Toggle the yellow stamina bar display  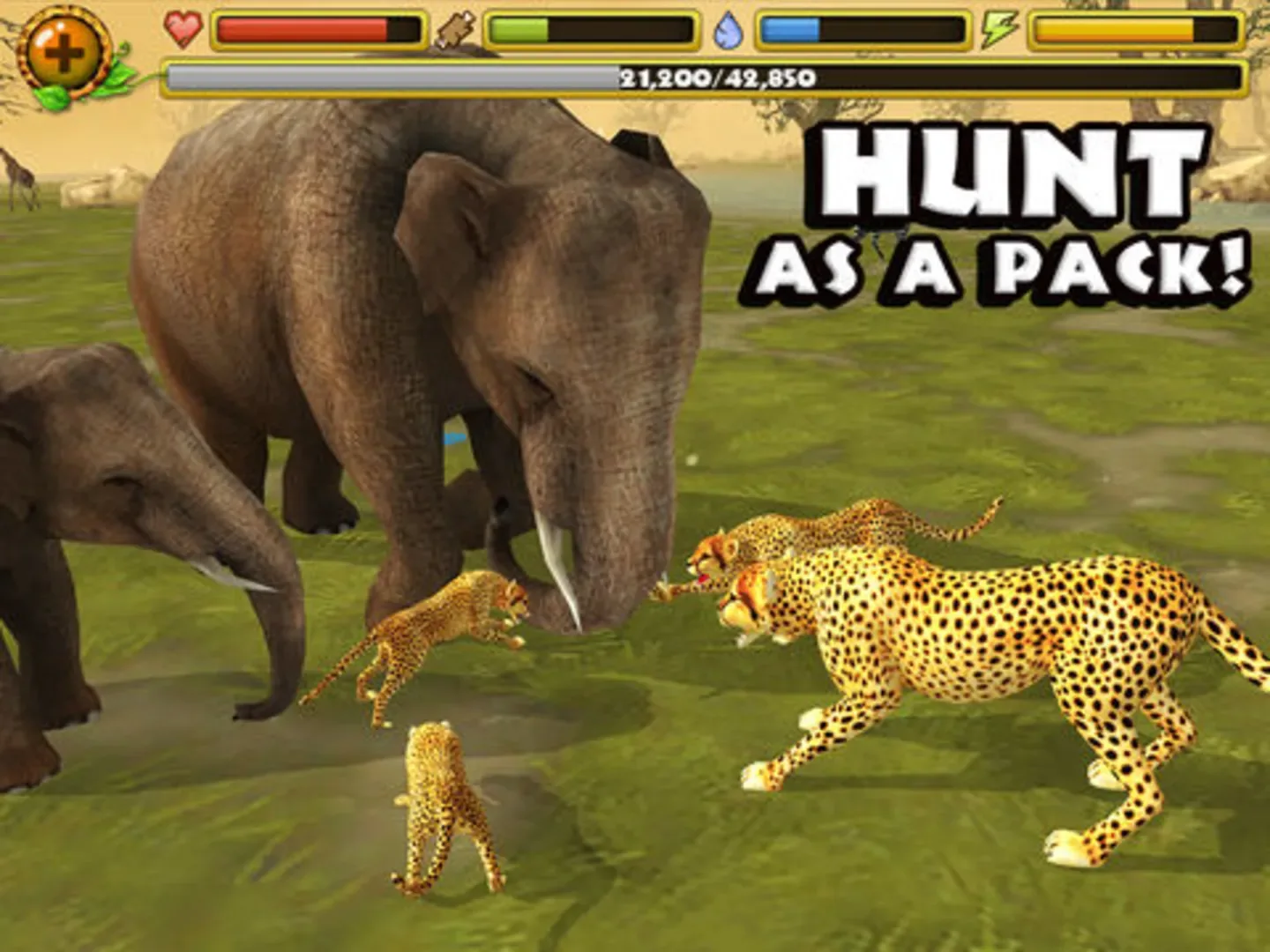point(1138,28)
